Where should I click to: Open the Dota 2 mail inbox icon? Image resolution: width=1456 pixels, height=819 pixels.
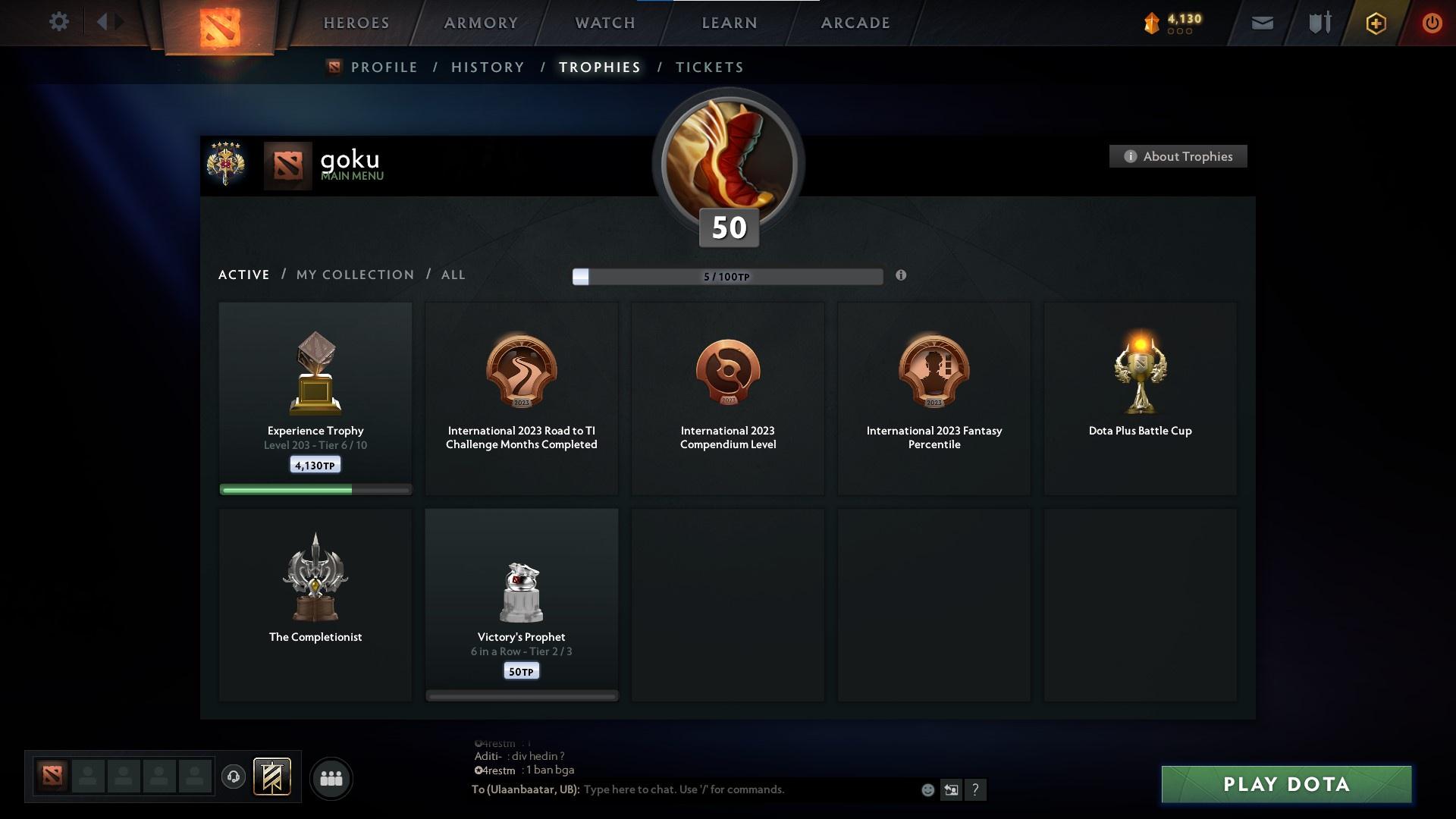point(1261,23)
